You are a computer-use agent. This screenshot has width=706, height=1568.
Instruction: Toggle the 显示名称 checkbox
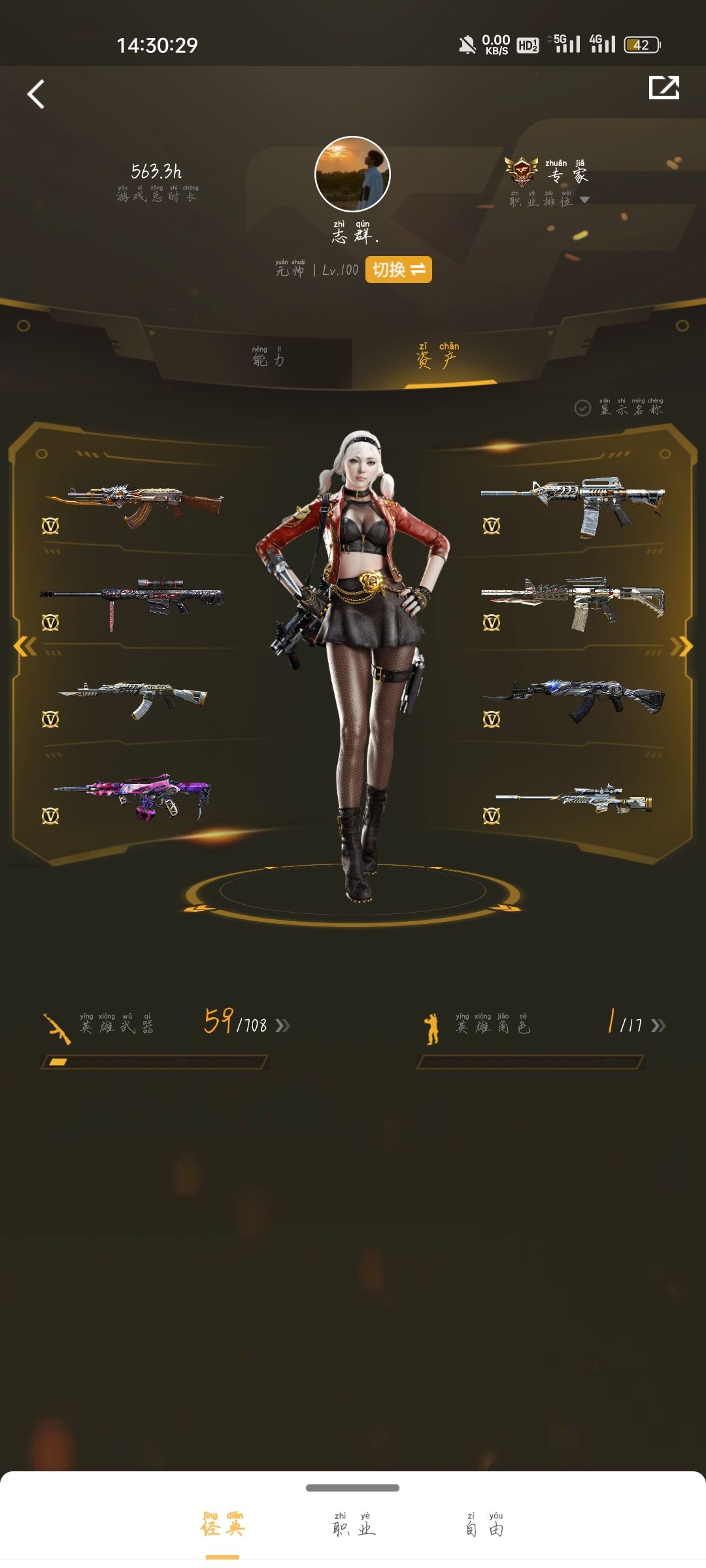tap(582, 408)
